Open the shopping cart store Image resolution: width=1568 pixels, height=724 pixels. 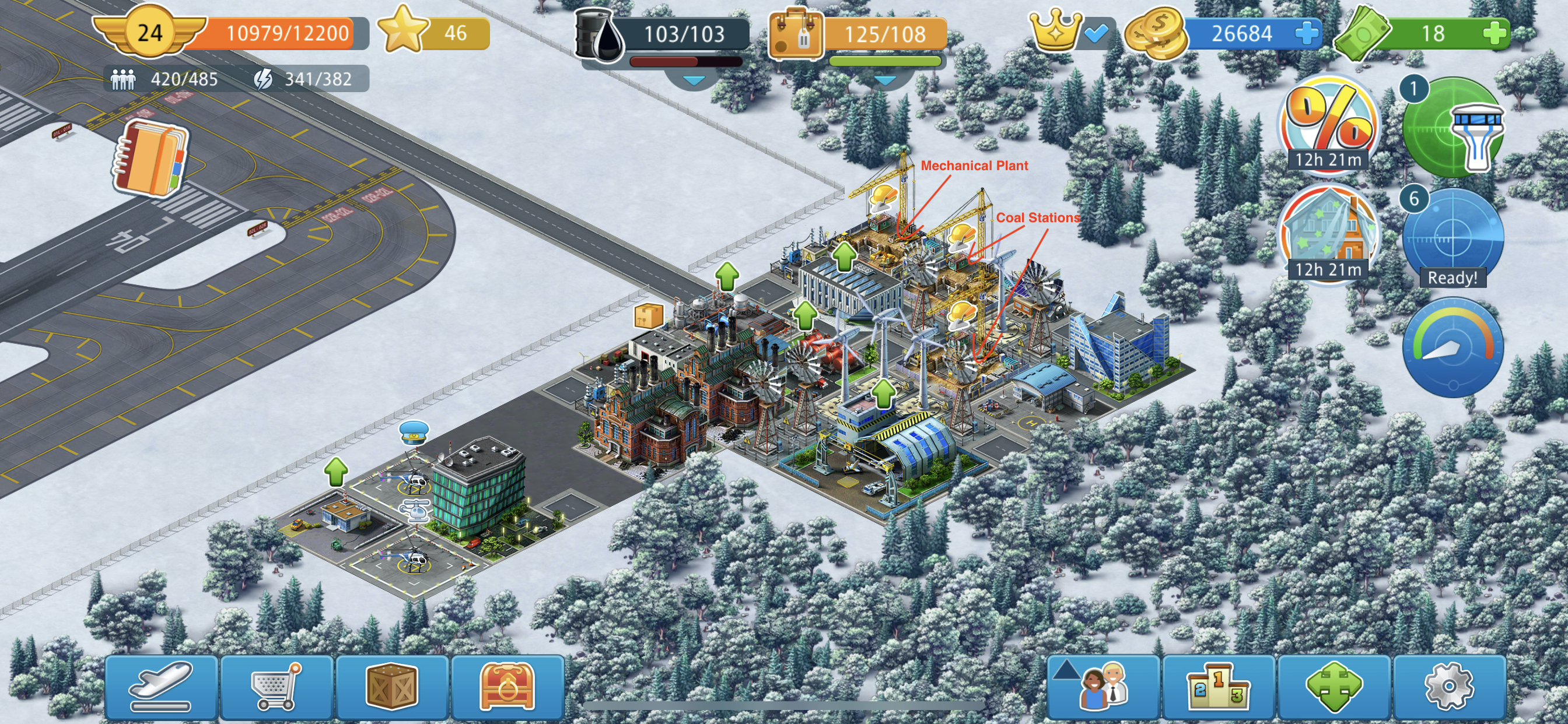pyautogui.click(x=277, y=687)
